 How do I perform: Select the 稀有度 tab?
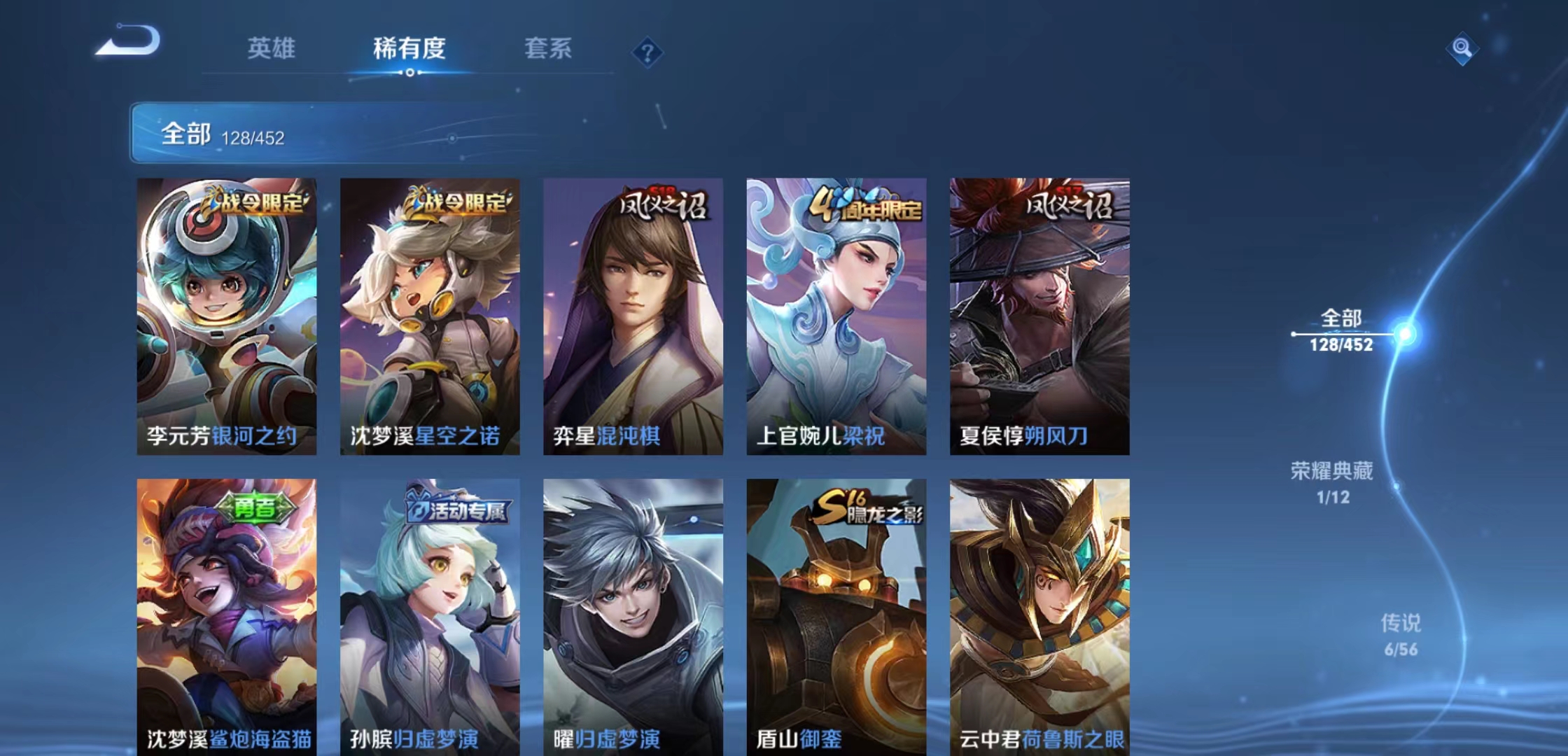click(x=408, y=49)
